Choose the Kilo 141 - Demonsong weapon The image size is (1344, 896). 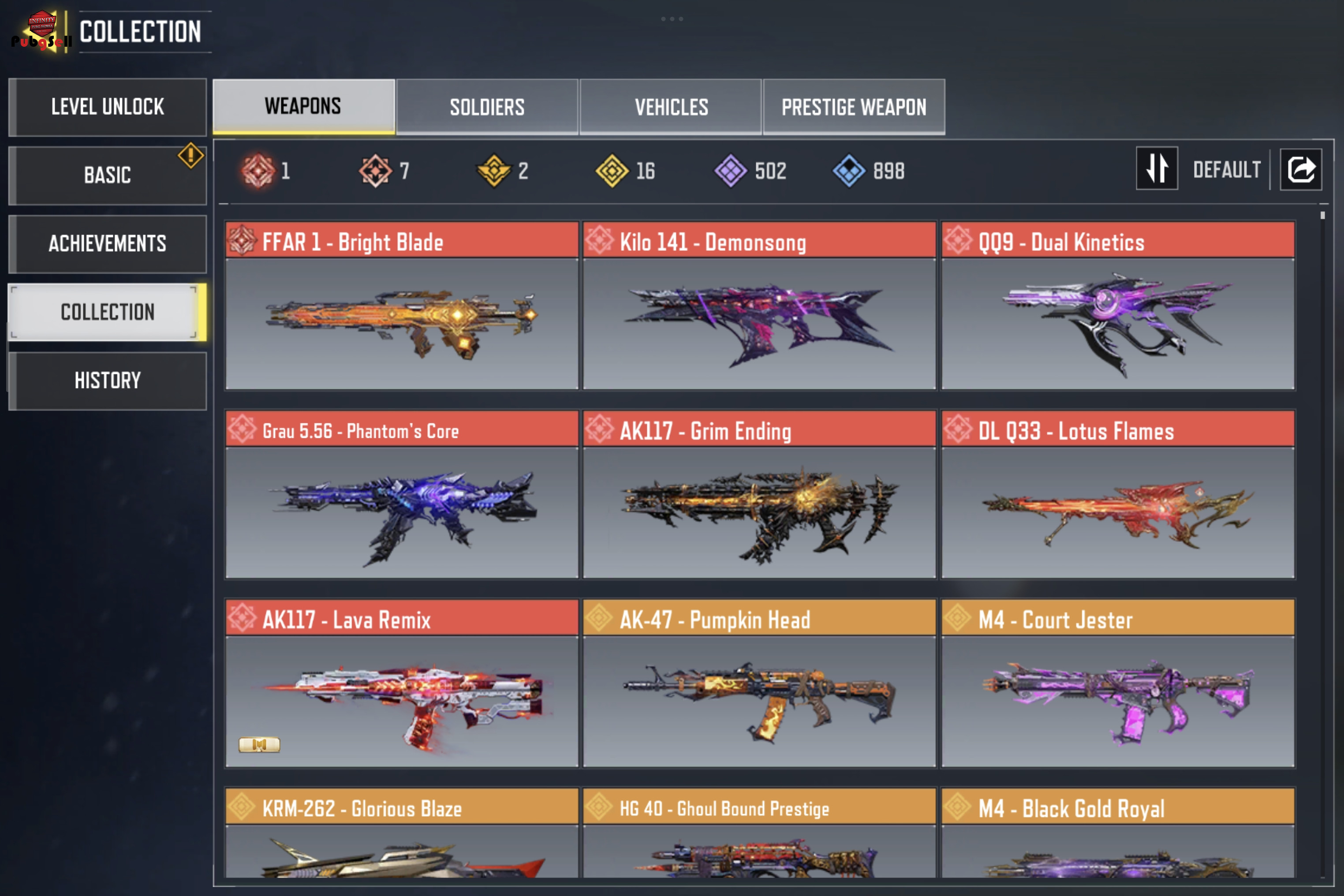[759, 306]
